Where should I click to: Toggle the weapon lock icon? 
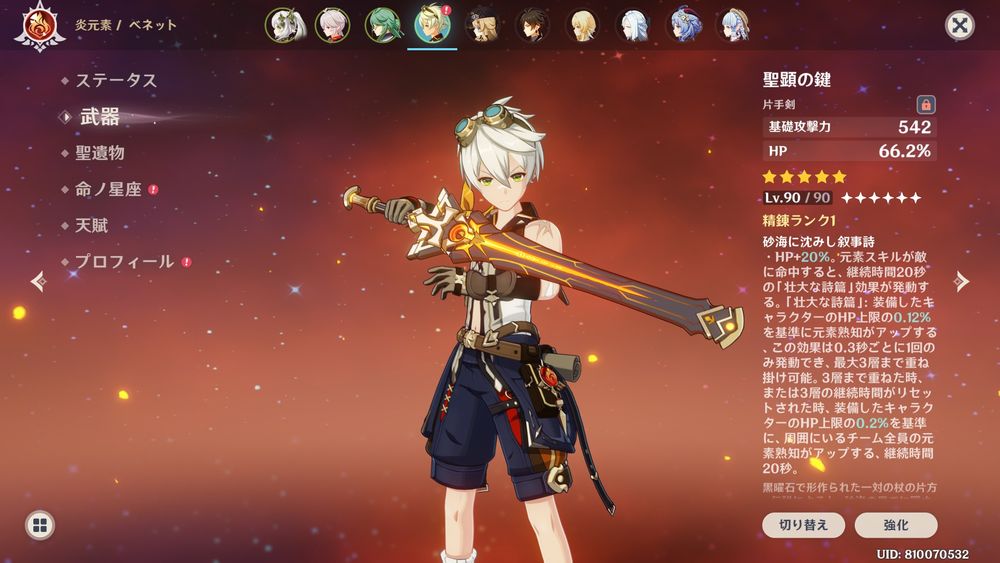pos(926,104)
